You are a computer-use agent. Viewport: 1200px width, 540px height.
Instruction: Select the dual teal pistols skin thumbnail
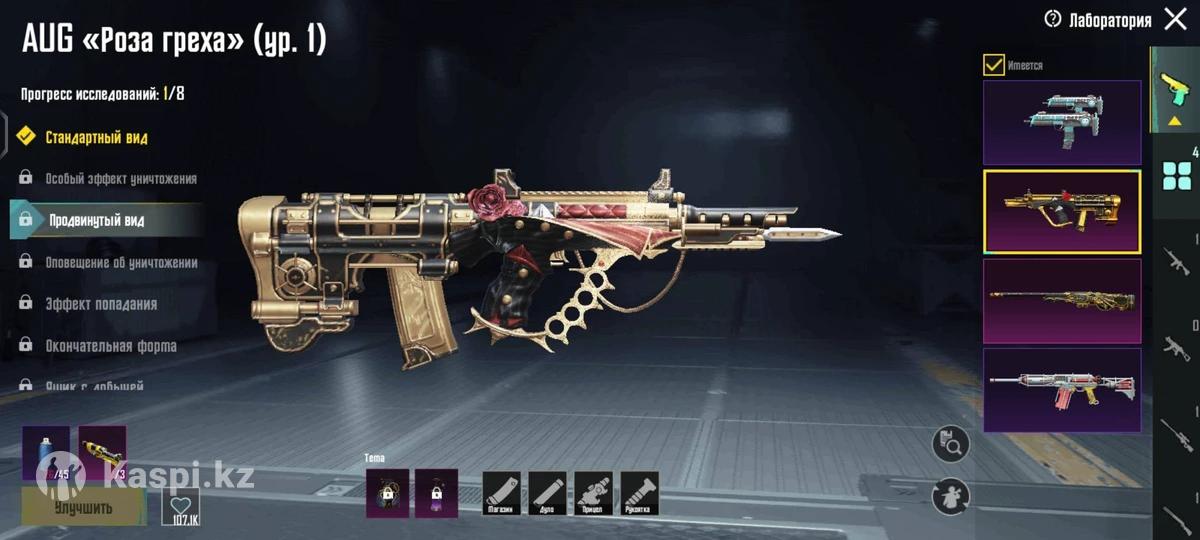[x=1062, y=123]
